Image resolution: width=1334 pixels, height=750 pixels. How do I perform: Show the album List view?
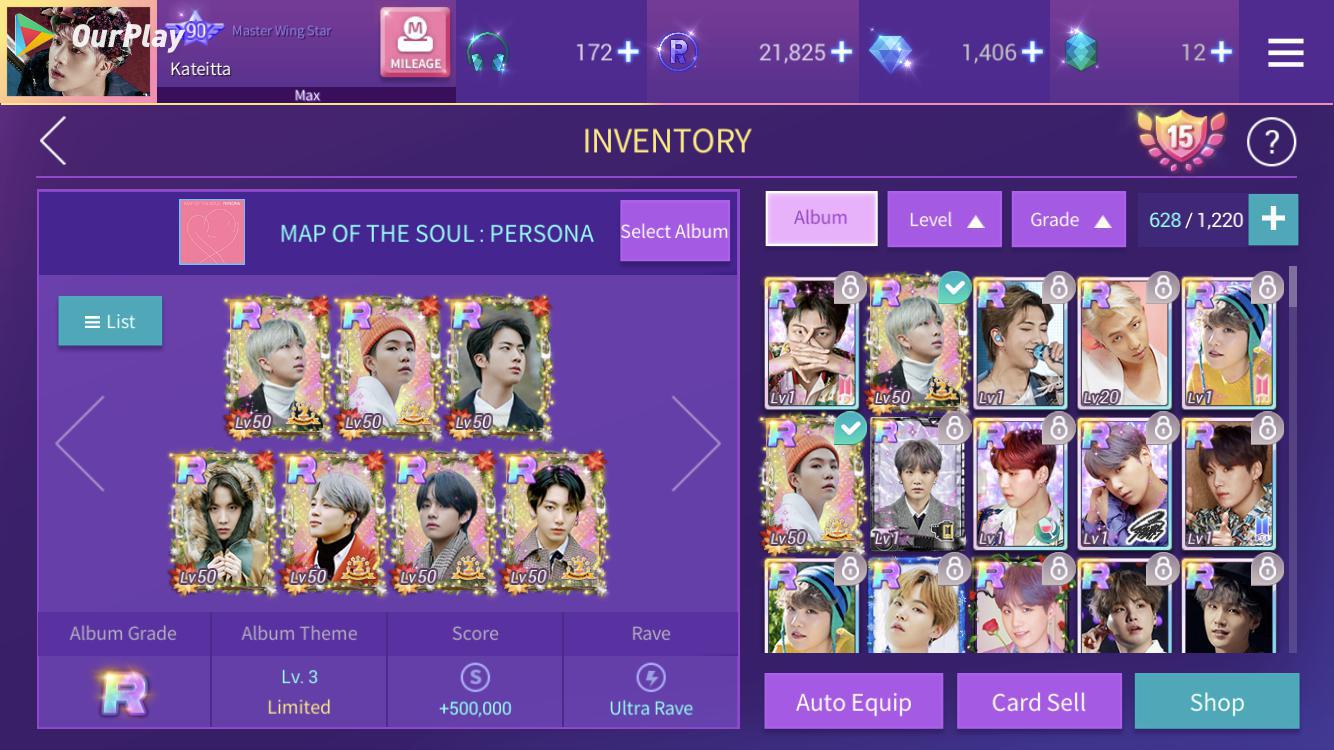point(110,321)
